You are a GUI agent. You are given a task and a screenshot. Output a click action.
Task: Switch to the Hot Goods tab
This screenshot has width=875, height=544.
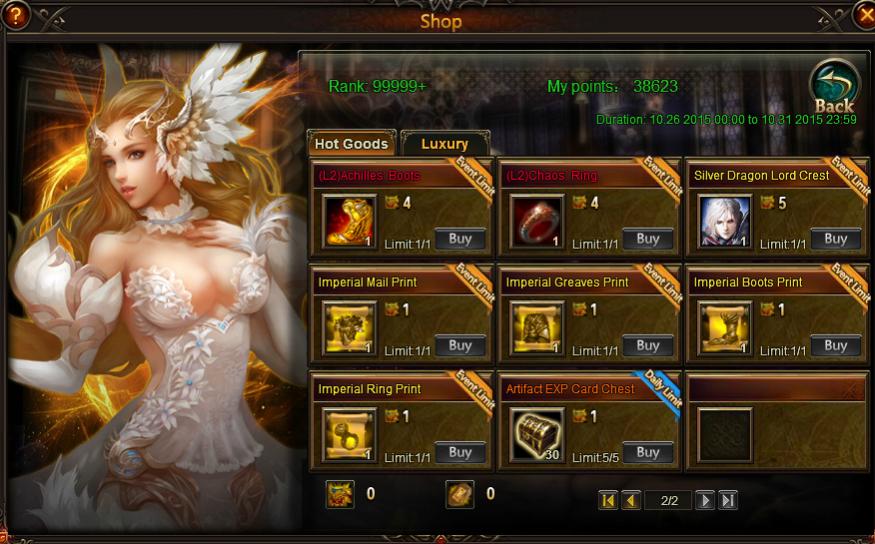351,144
